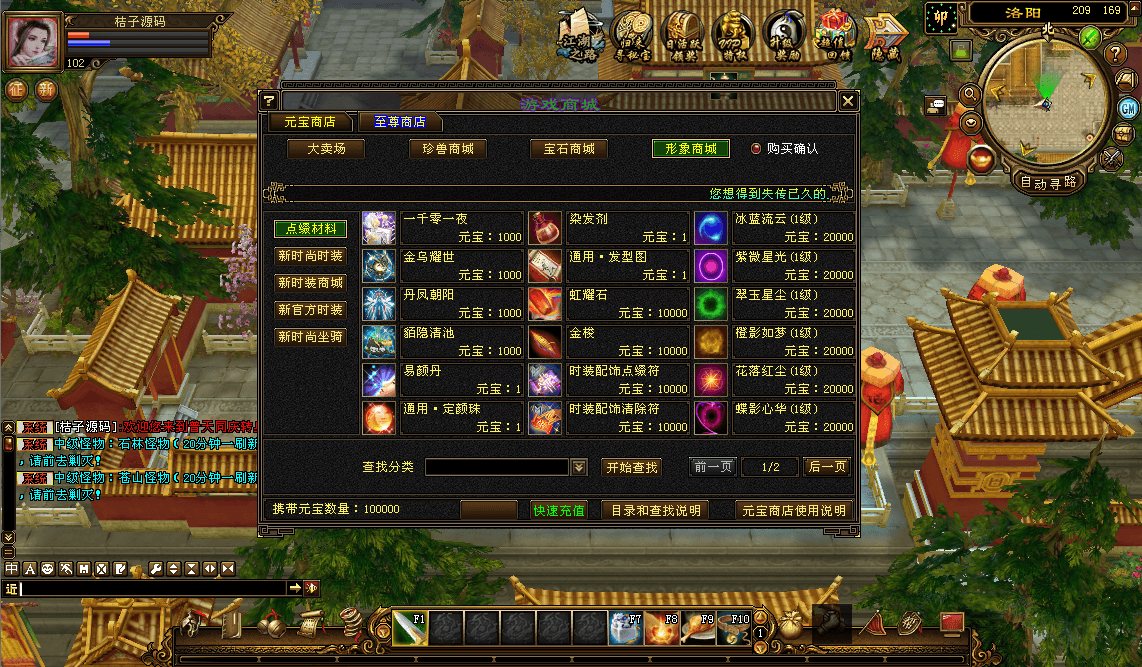Go to the next page with 后一页
Image resolution: width=1142 pixels, height=667 pixels.
[x=827, y=467]
